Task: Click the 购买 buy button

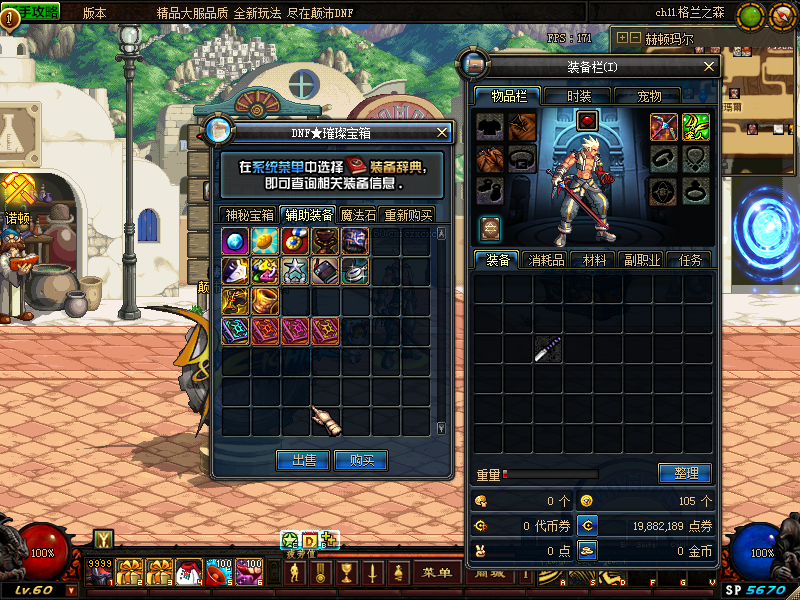Action: pos(361,460)
